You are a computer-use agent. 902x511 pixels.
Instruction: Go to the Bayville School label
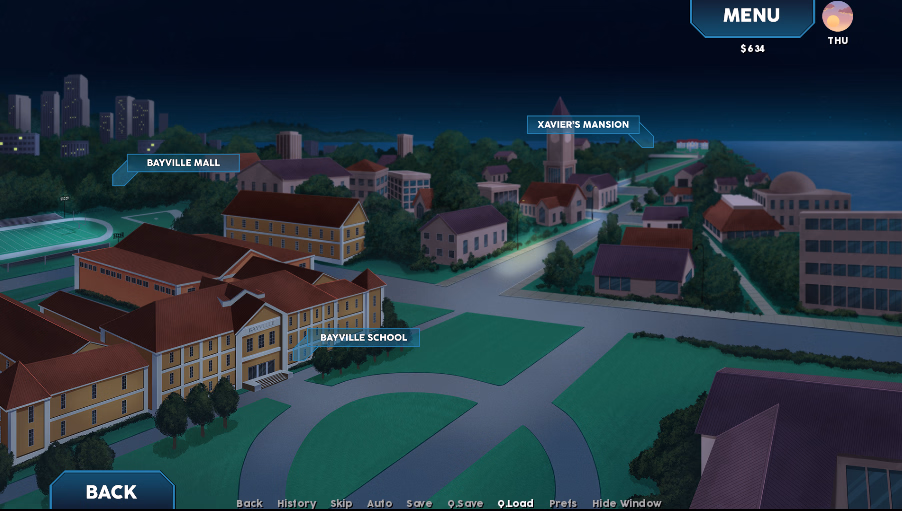click(363, 338)
